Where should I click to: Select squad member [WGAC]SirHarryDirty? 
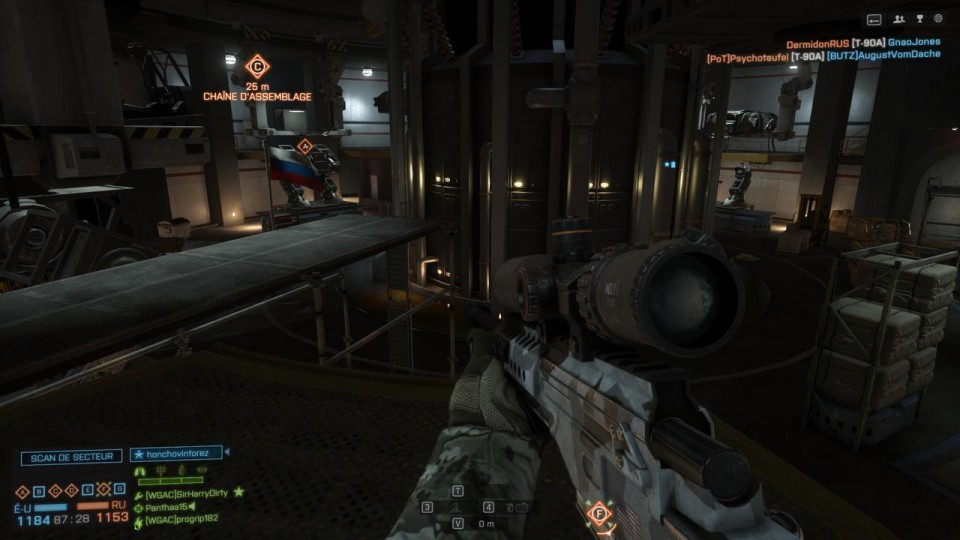tap(186, 493)
